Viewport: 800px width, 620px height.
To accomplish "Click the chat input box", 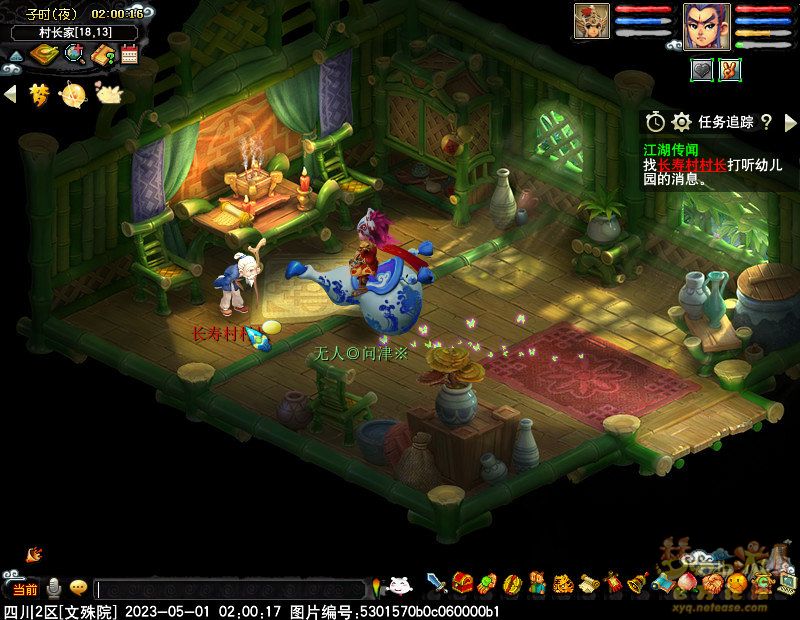I will pyautogui.click(x=230, y=590).
